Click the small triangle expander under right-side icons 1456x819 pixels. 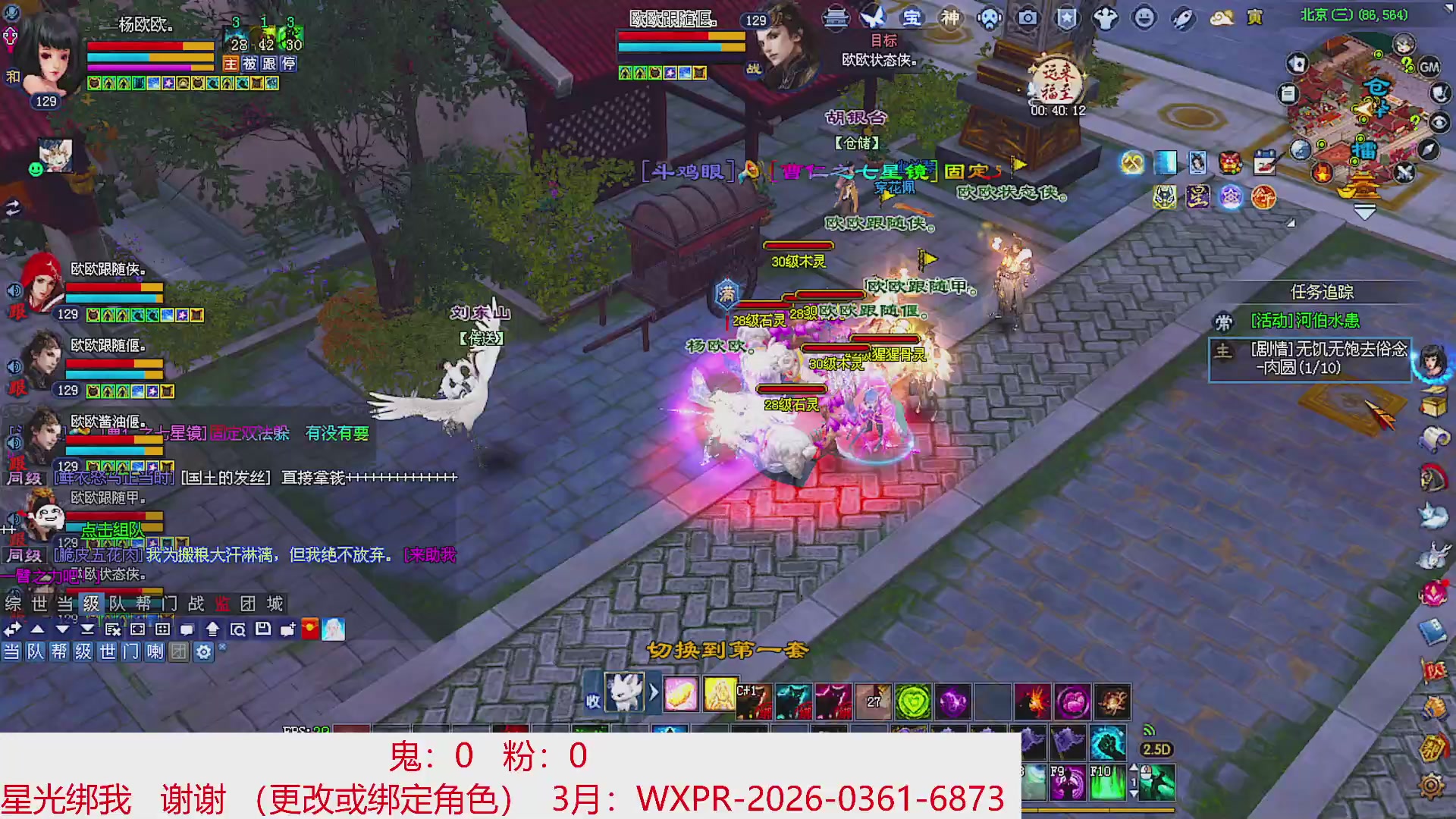click(1291, 224)
